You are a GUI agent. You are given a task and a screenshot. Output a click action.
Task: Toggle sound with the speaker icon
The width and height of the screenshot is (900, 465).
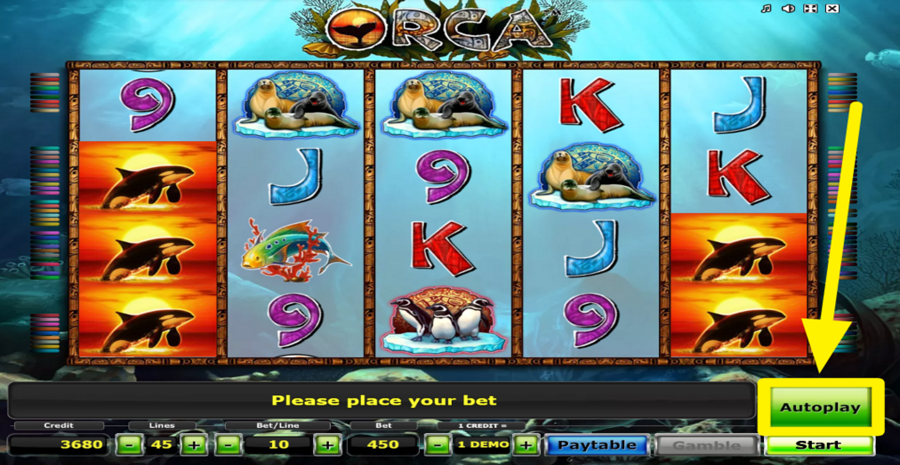pyautogui.click(x=788, y=9)
